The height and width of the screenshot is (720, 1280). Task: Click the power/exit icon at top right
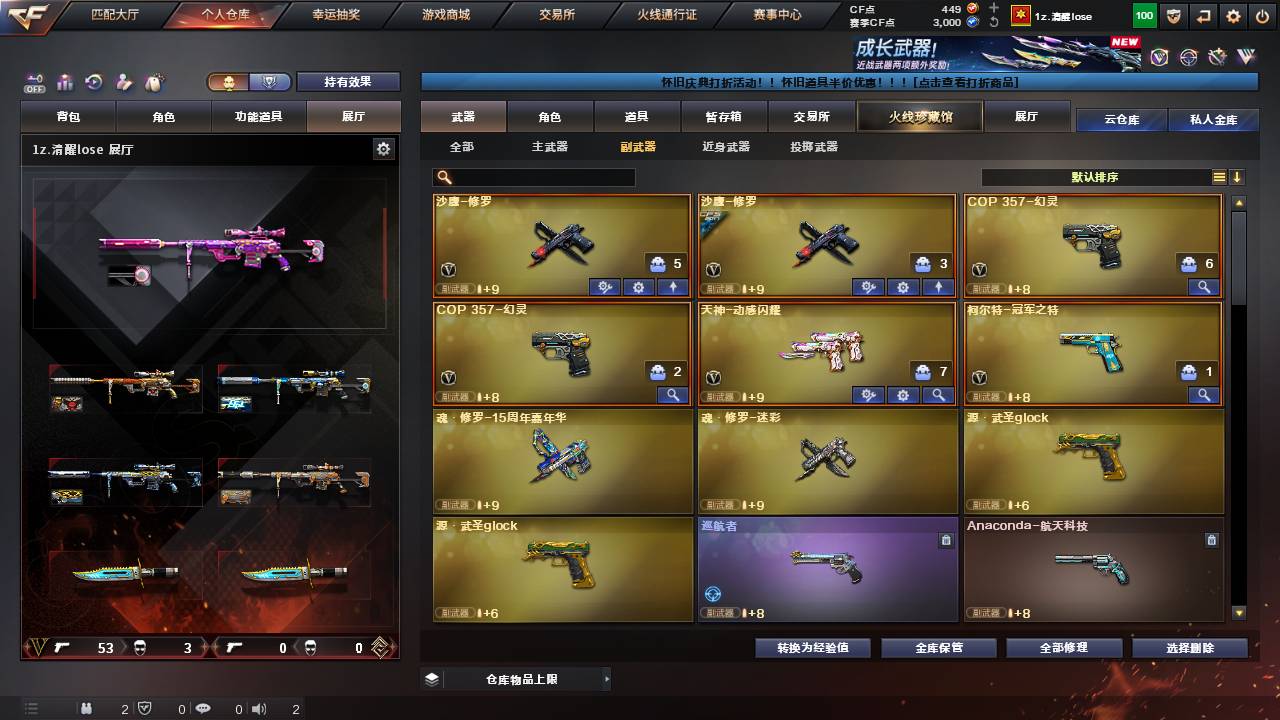[x=1262, y=16]
